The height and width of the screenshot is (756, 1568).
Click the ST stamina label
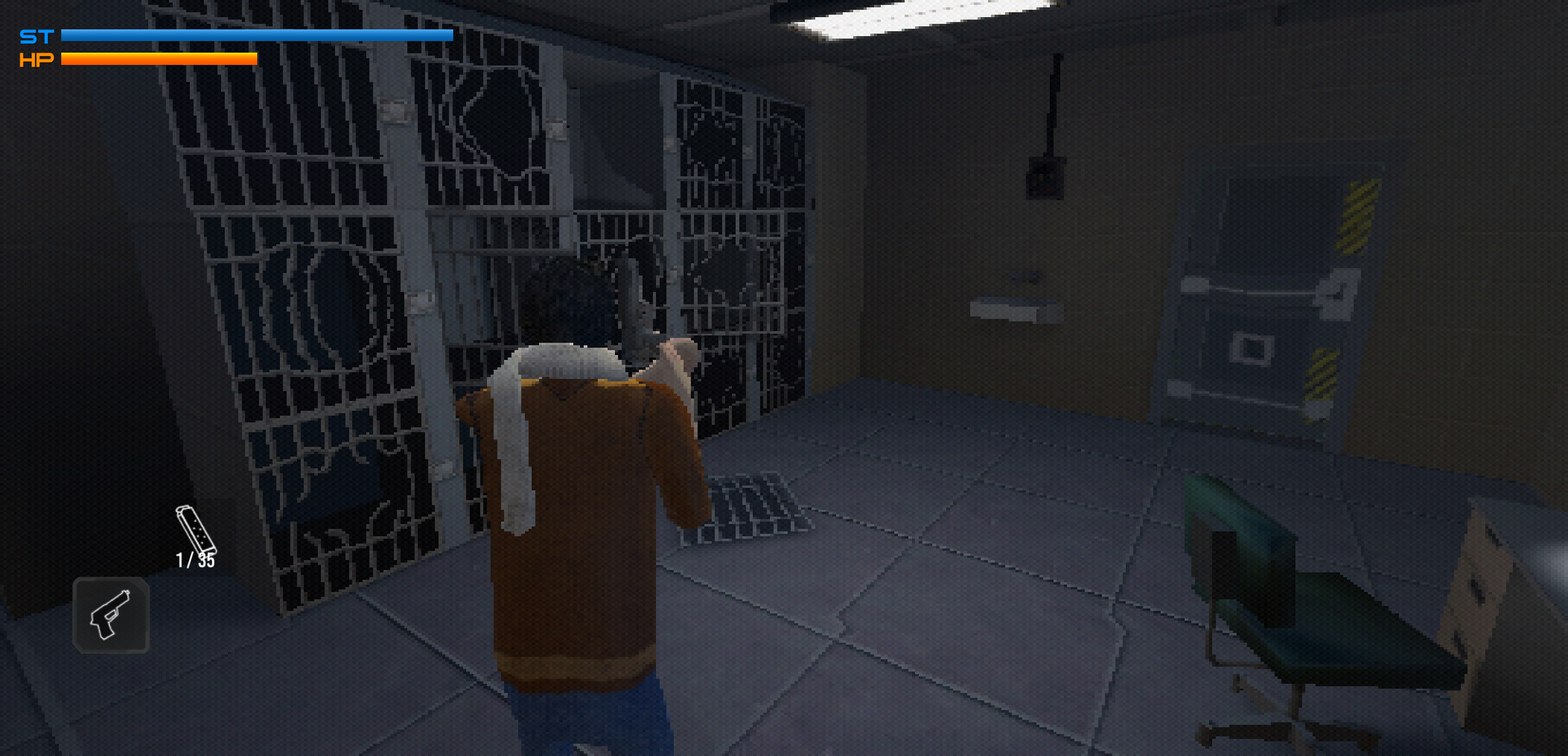(x=36, y=35)
